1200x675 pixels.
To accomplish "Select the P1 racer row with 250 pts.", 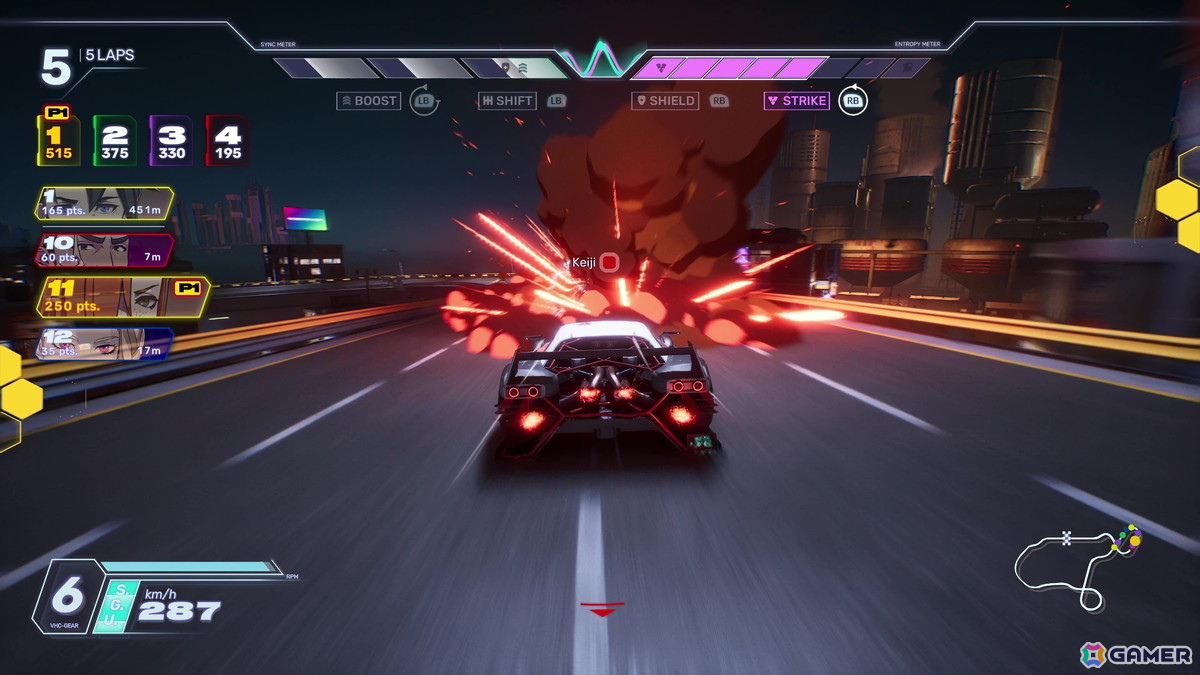I will coord(120,297).
